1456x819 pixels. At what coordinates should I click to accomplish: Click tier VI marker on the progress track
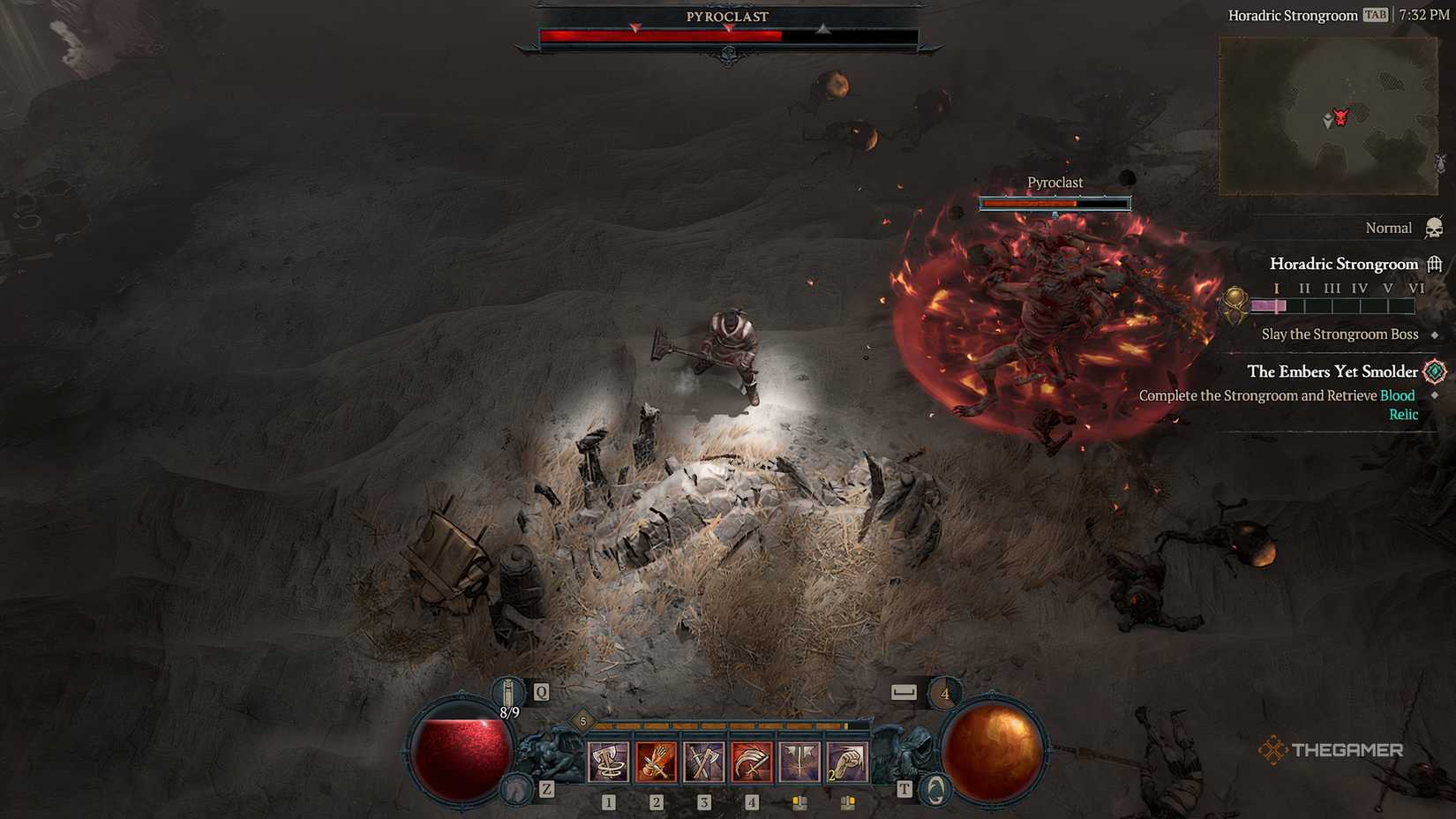1419,288
